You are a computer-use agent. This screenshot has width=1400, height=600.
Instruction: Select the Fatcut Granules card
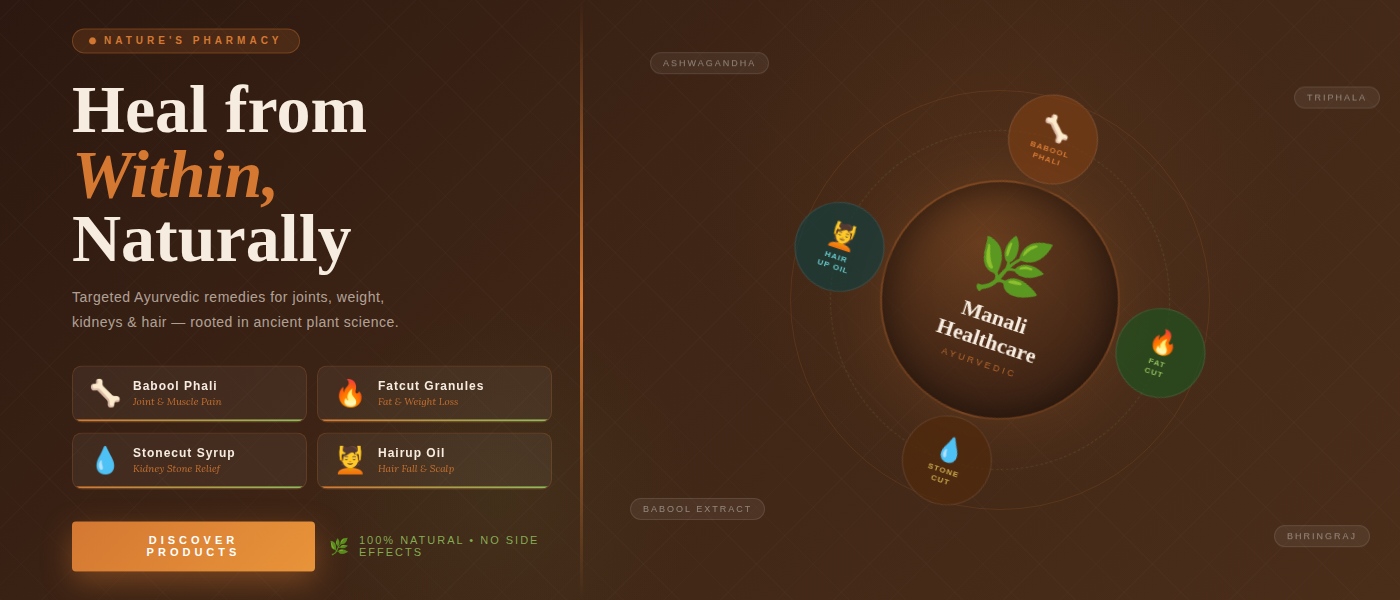tap(434, 393)
